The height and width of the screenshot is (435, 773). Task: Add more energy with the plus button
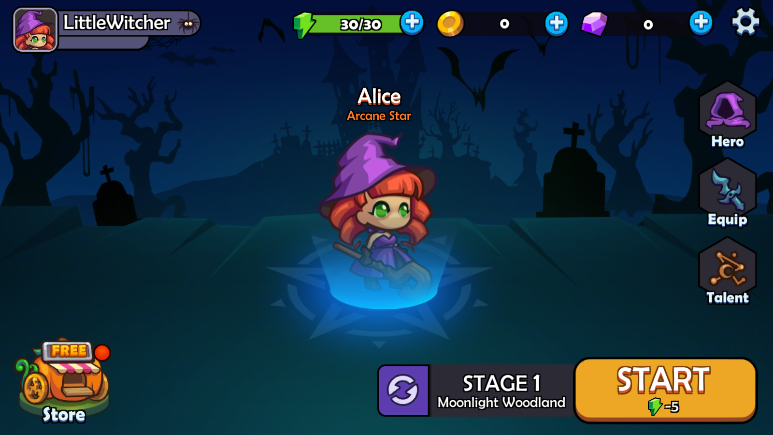[x=412, y=22]
